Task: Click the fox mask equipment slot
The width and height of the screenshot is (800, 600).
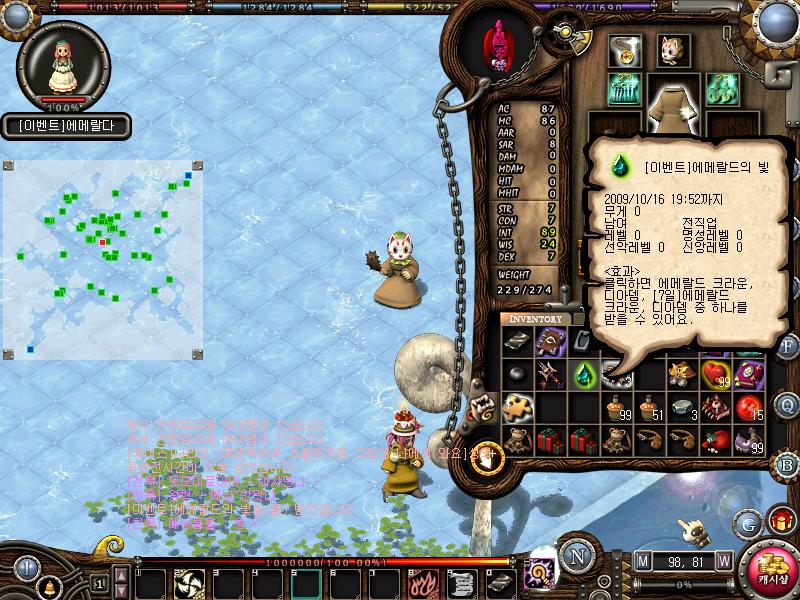Action: tap(673, 50)
